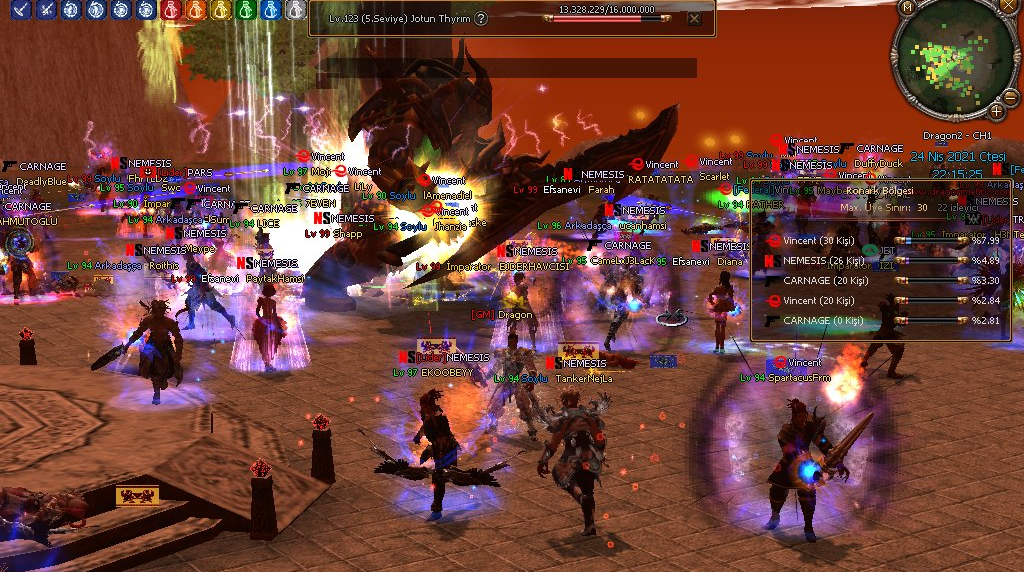Close the Jotun Thyrim target bar
Image resolution: width=1024 pixels, height=572 pixels.
694,18
